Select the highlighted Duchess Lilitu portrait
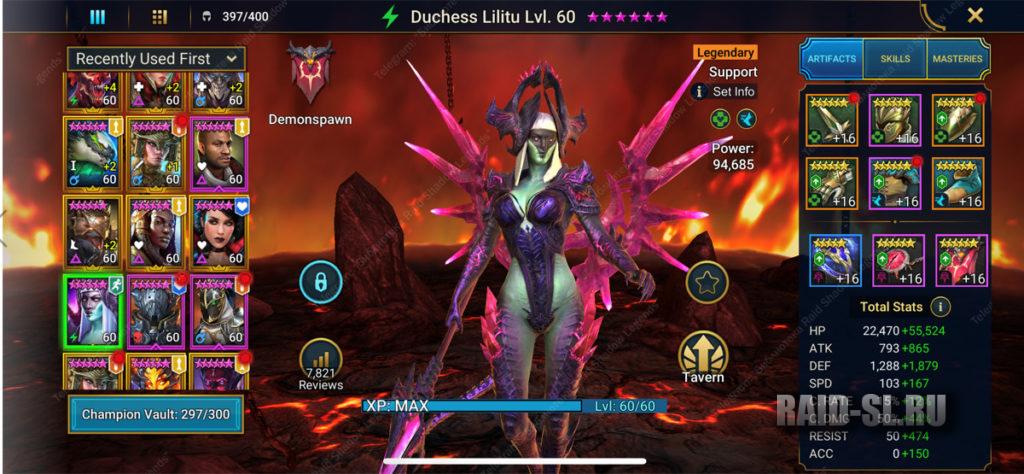 [x=93, y=308]
